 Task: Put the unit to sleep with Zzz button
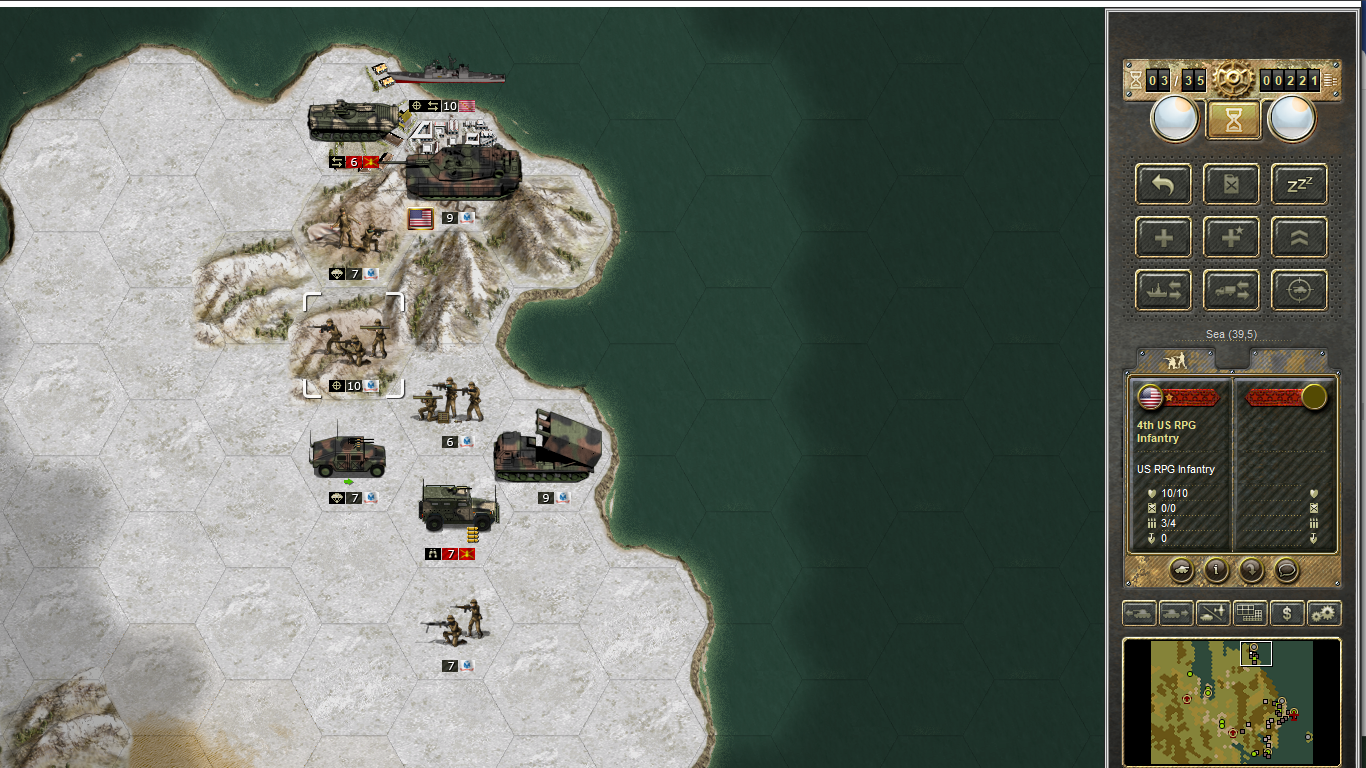[1299, 184]
